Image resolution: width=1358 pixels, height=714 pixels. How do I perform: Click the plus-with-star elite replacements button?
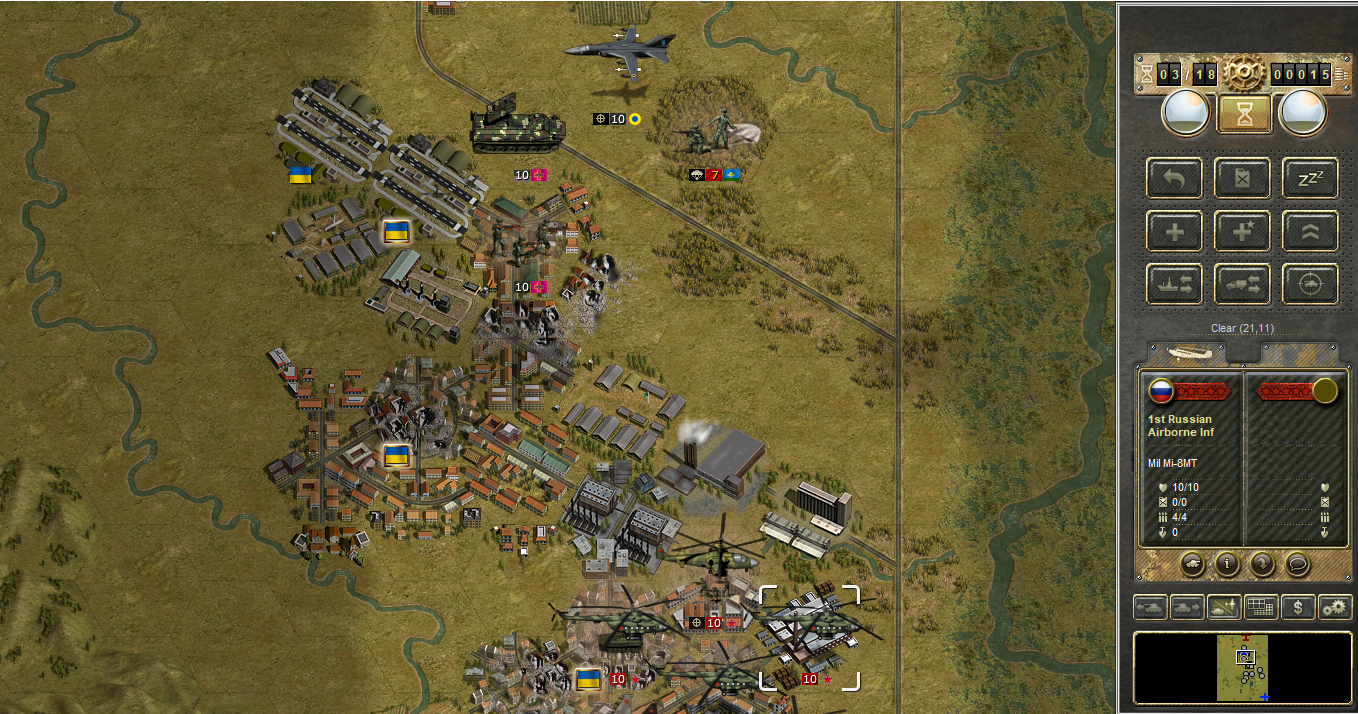pos(1243,232)
